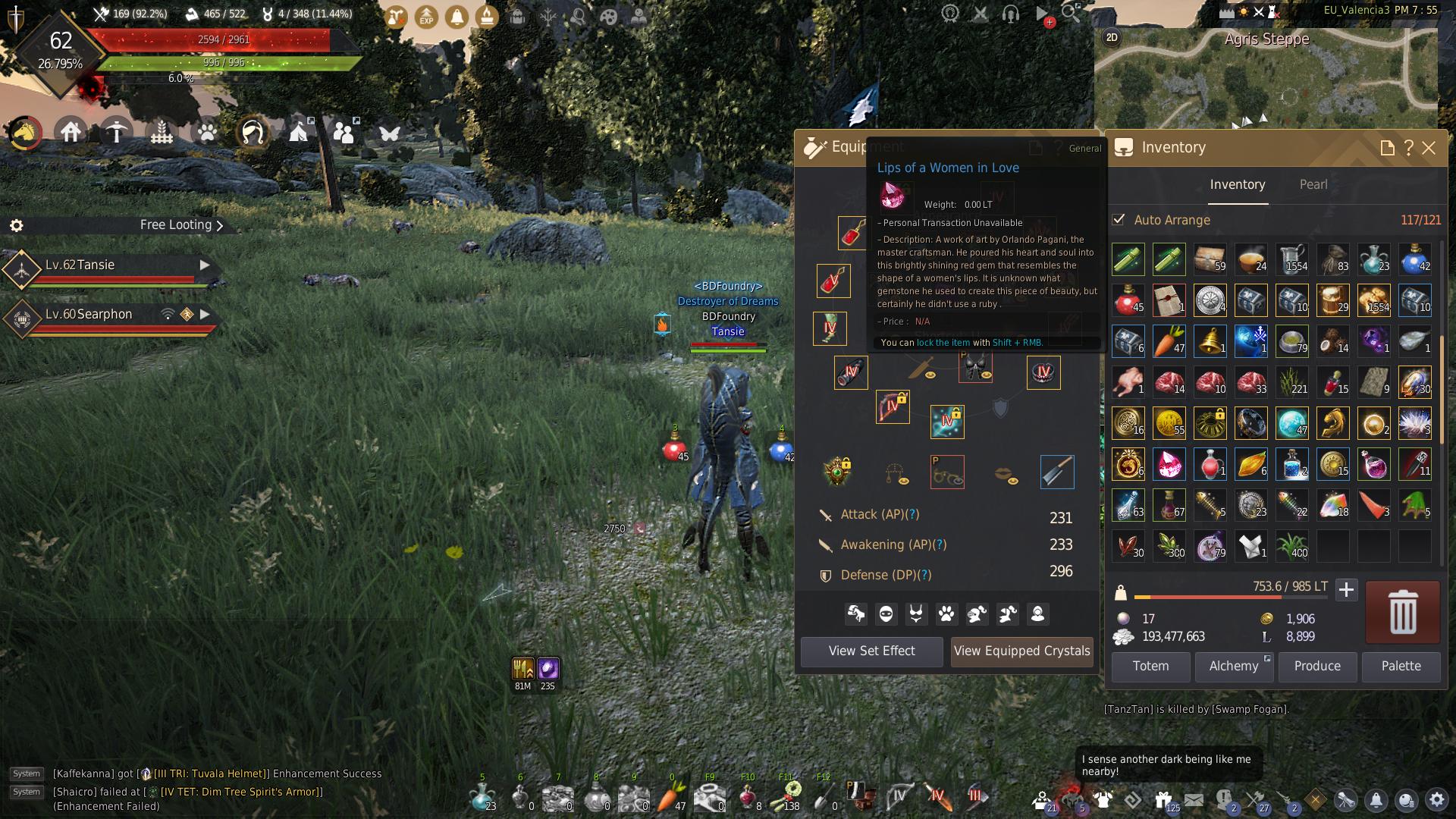
Task: Open the gear settings icon bottom right
Action: [1436, 799]
